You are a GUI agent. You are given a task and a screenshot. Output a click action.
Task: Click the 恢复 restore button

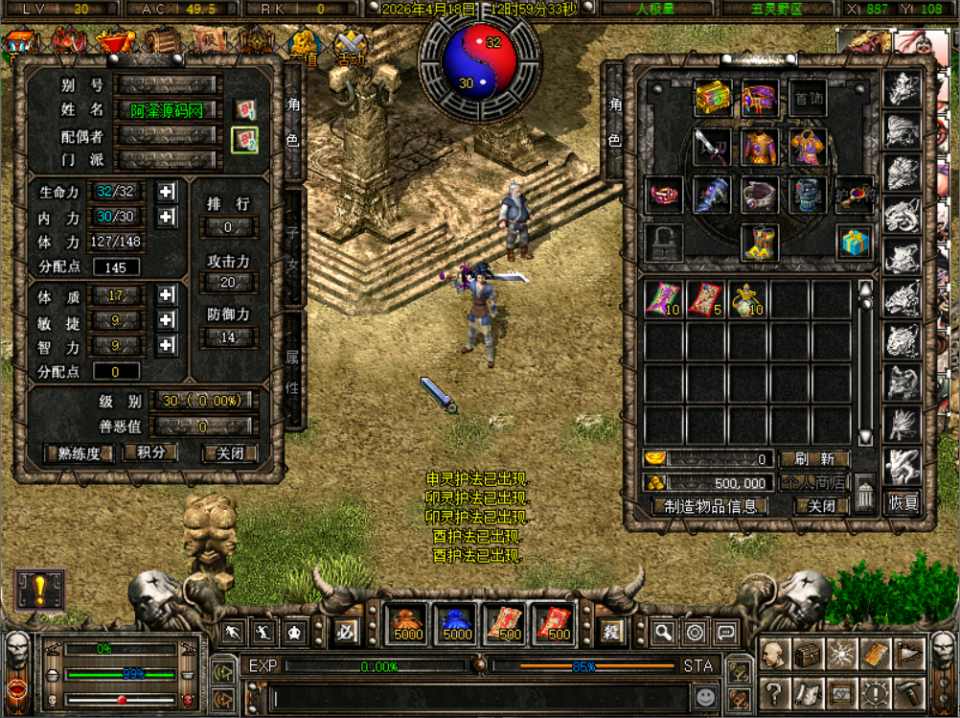[903, 503]
